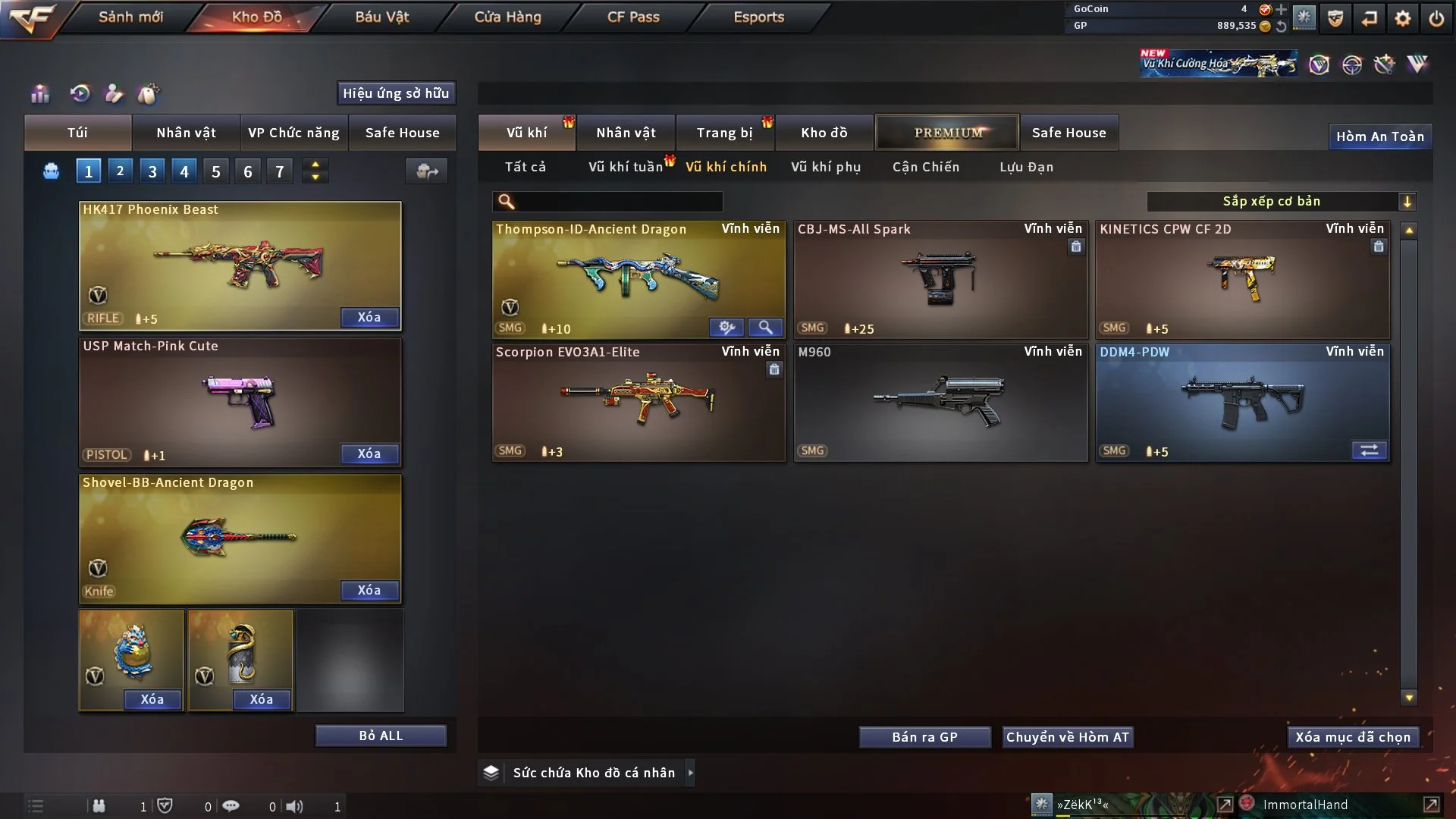Image resolution: width=1456 pixels, height=819 pixels.
Task: Show the Cận Chiến weapons category
Action: pyautogui.click(x=925, y=167)
